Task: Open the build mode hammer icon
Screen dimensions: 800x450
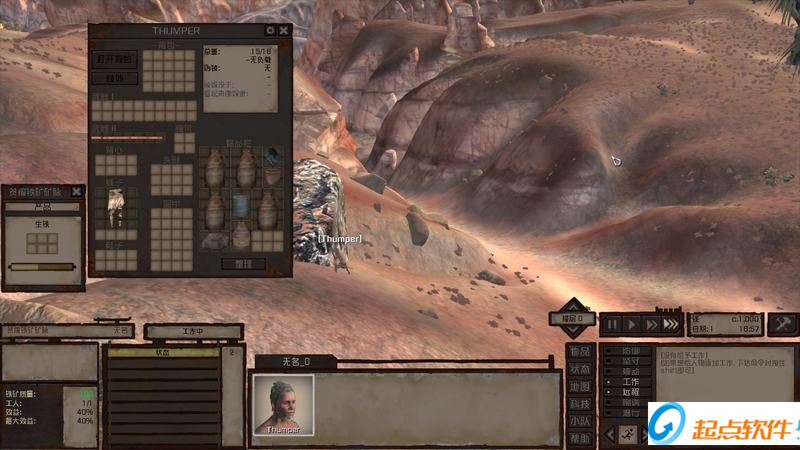Action: pos(781,323)
